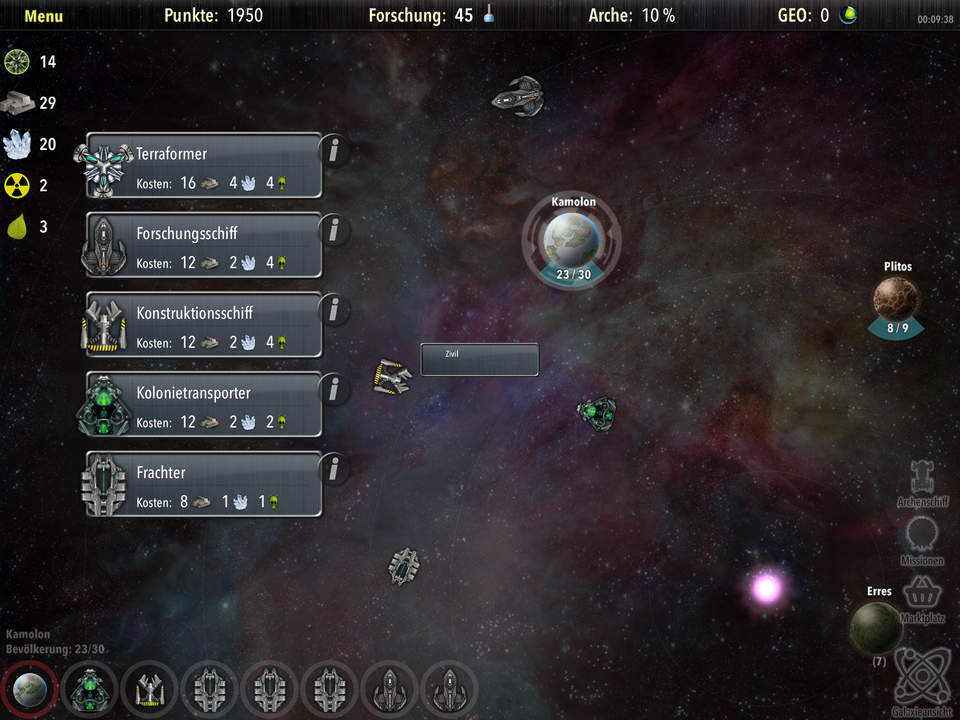Show info for the Terraformer
The width and height of the screenshot is (960, 720).
pyautogui.click(x=334, y=151)
